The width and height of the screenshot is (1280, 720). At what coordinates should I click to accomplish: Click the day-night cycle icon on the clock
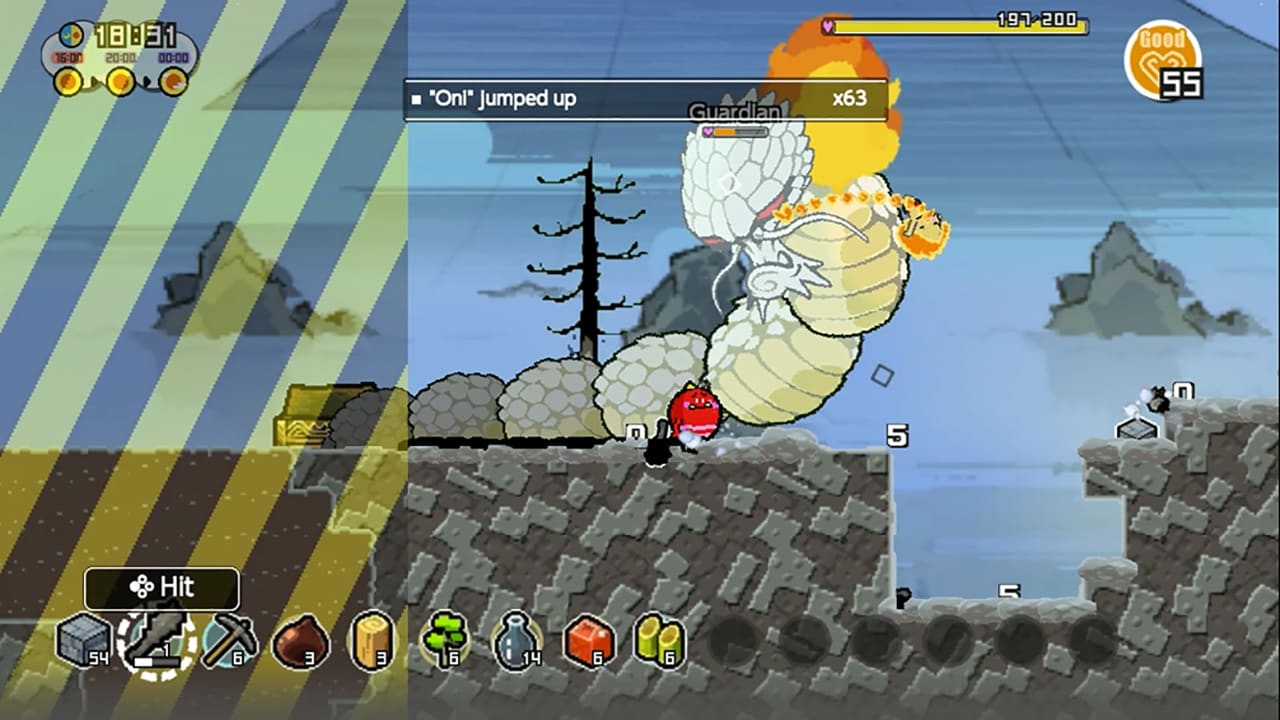click(x=72, y=35)
